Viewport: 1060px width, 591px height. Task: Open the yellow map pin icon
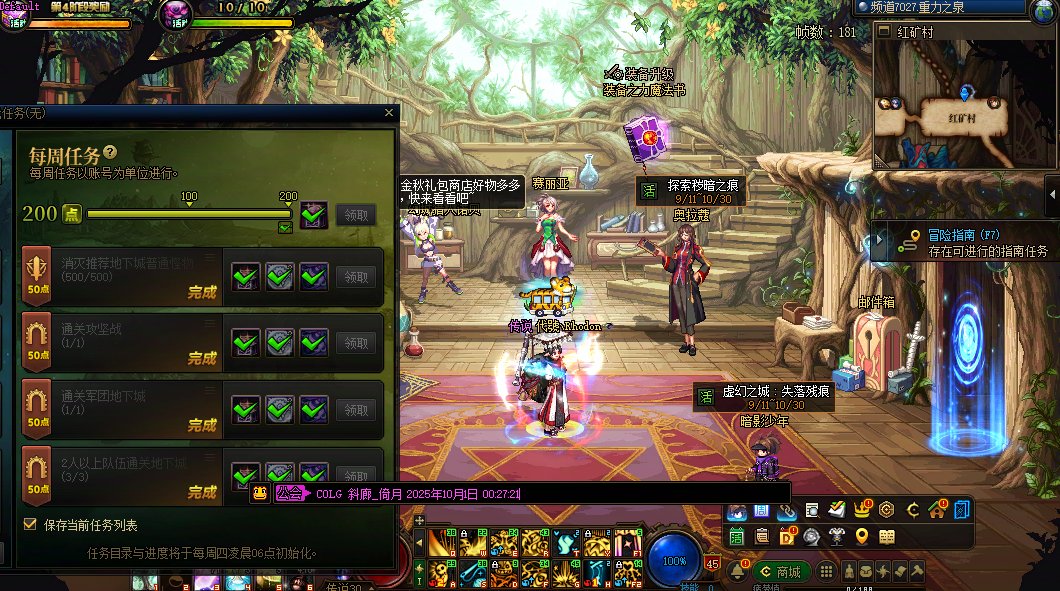tap(862, 537)
